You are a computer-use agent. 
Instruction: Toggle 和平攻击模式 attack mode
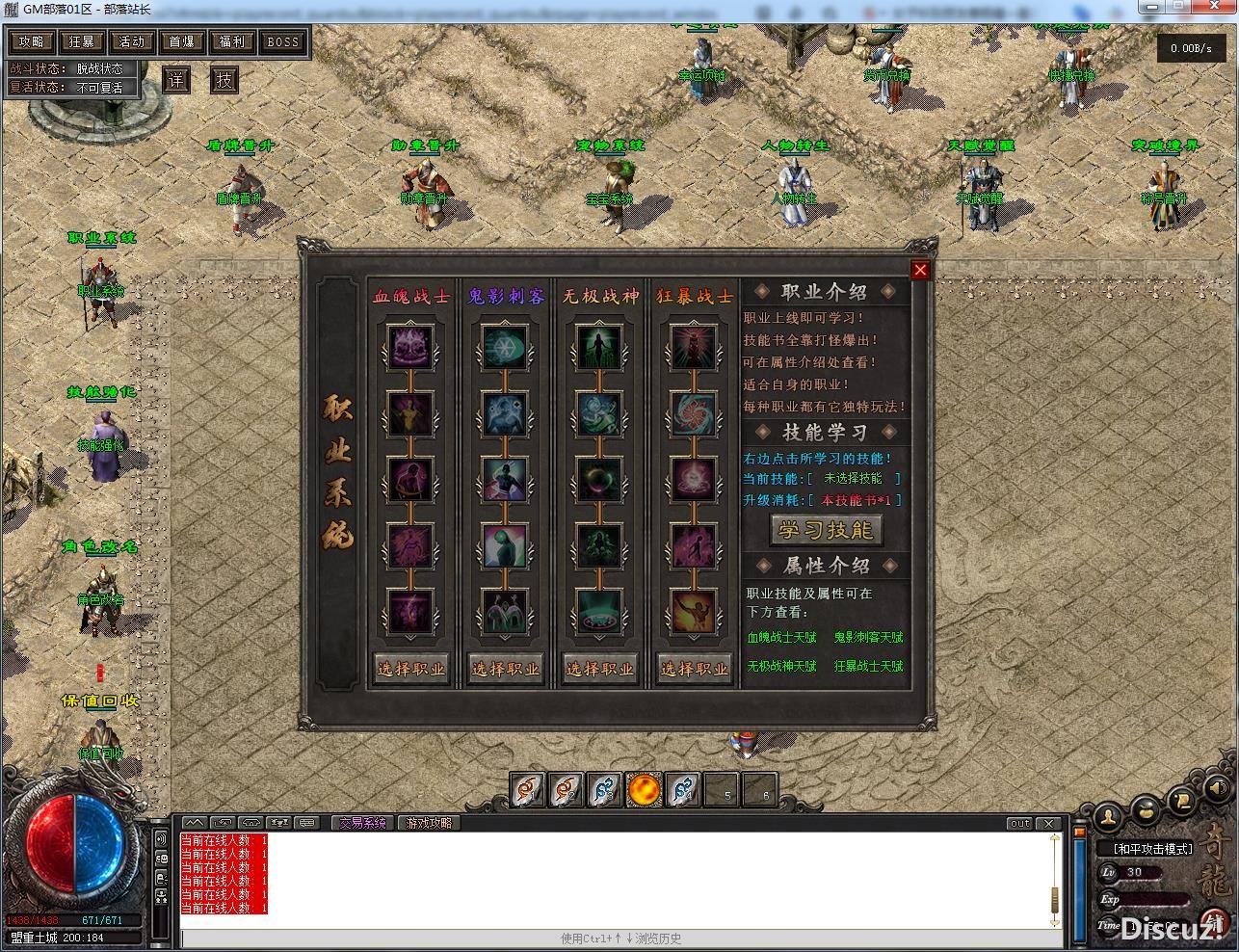pyautogui.click(x=1152, y=848)
